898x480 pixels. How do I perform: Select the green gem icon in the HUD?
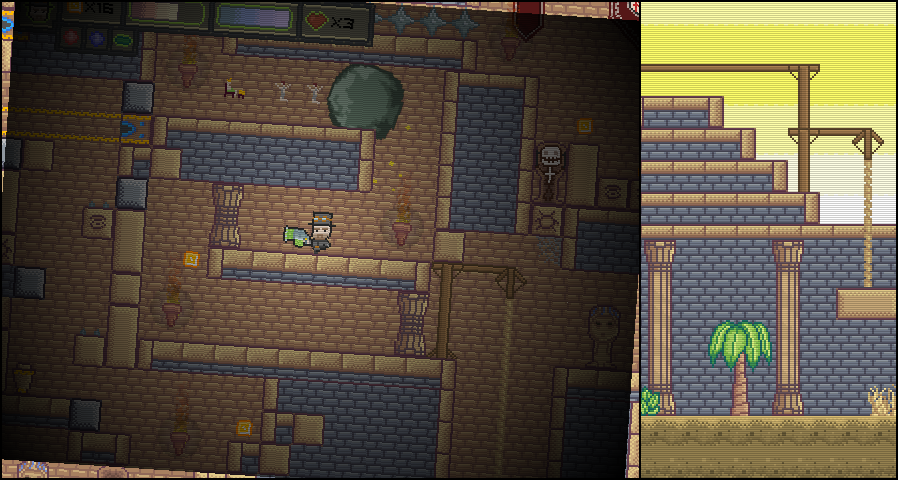(x=123, y=41)
